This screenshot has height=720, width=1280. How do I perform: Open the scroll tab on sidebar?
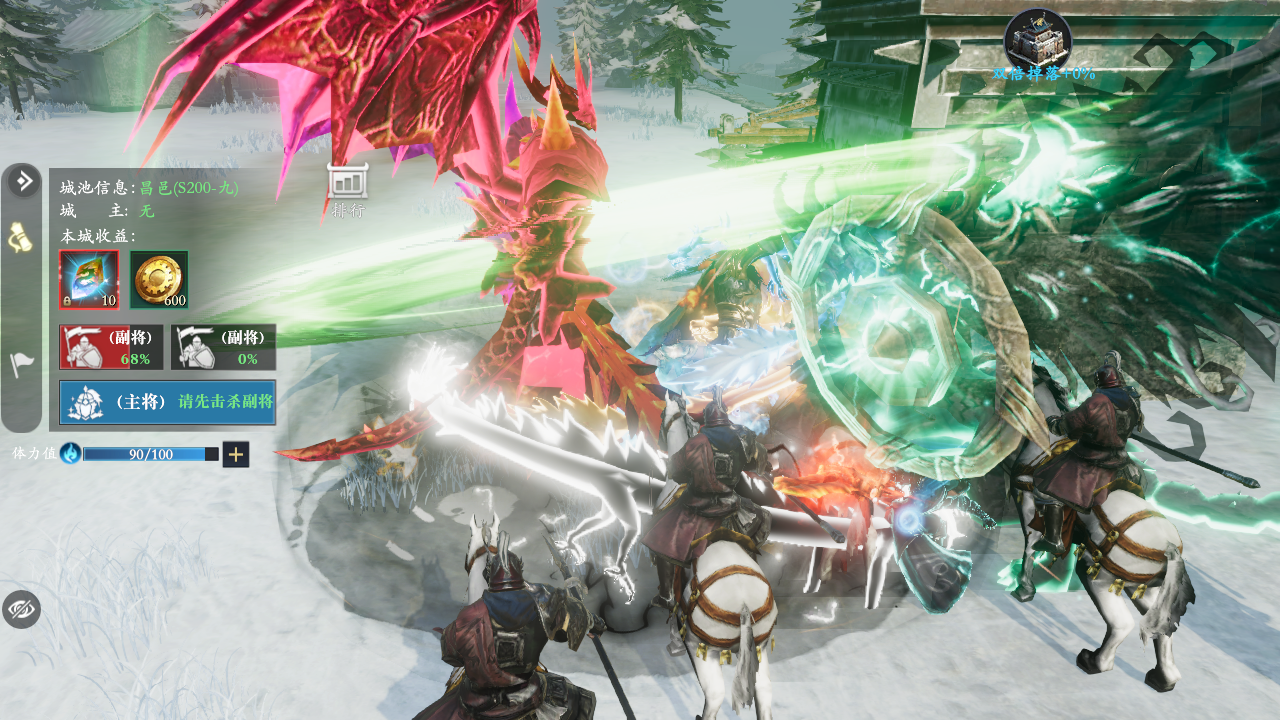[x=22, y=238]
